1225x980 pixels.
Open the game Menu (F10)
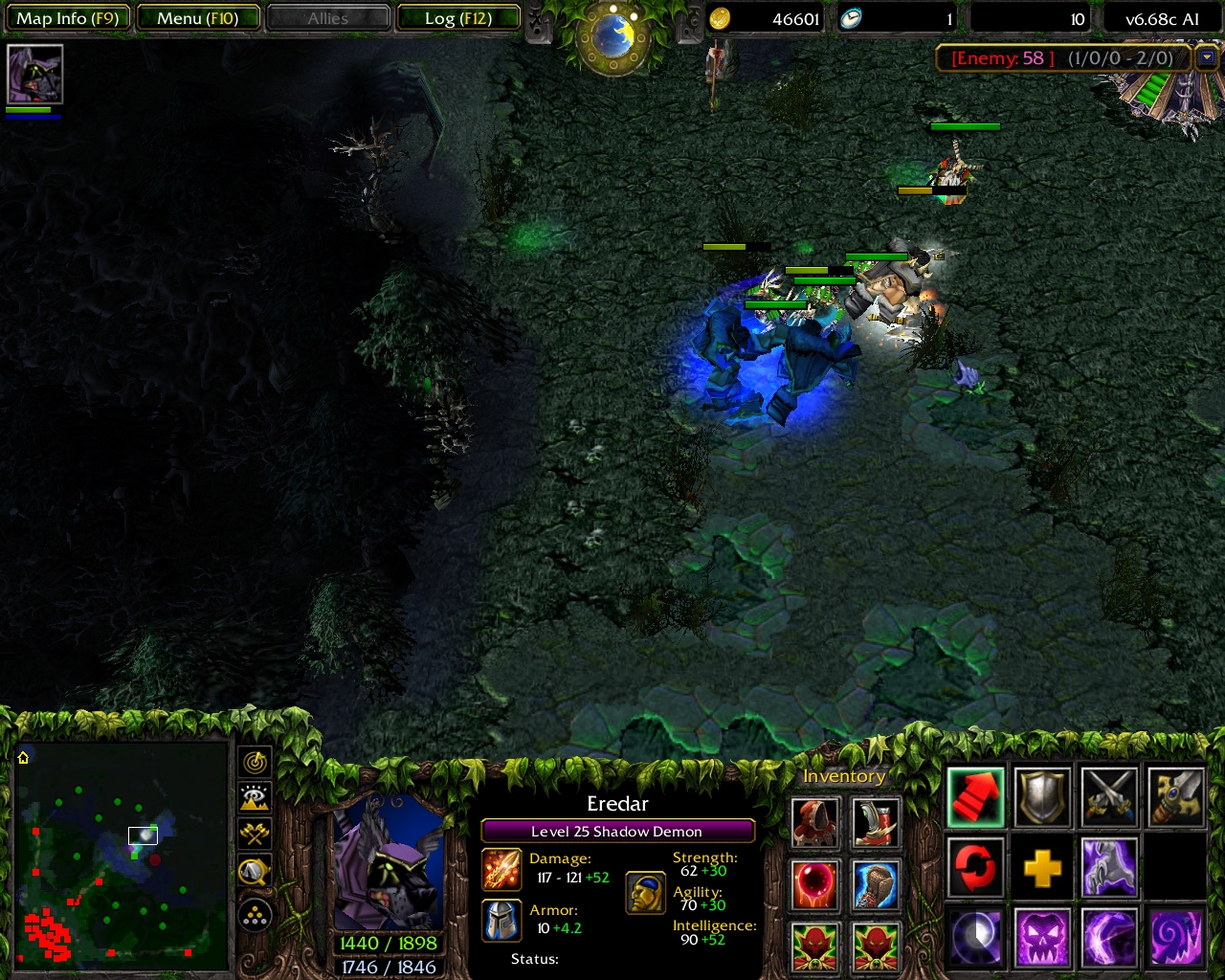tap(198, 18)
